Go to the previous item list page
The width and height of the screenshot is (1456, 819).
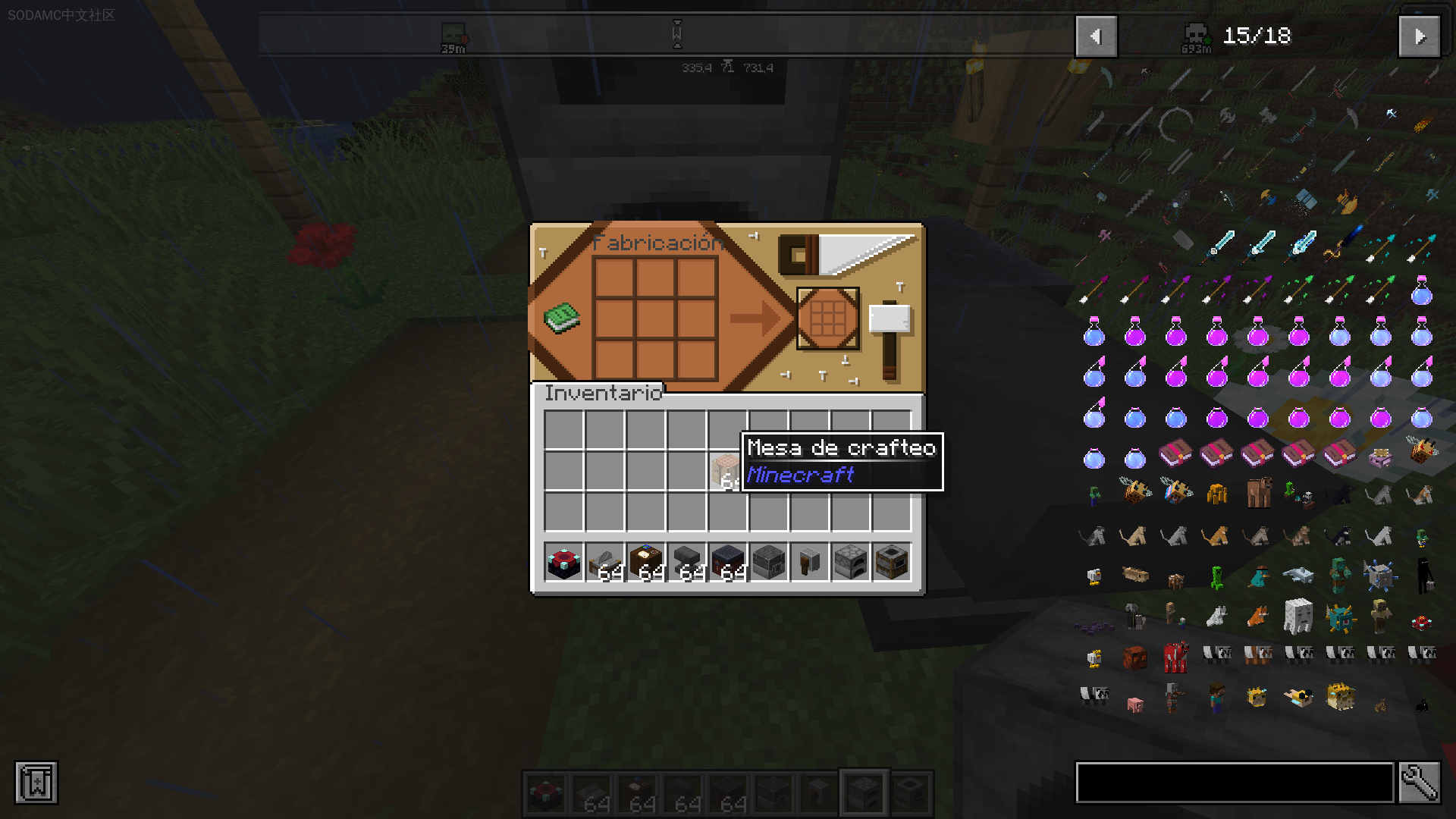1096,36
